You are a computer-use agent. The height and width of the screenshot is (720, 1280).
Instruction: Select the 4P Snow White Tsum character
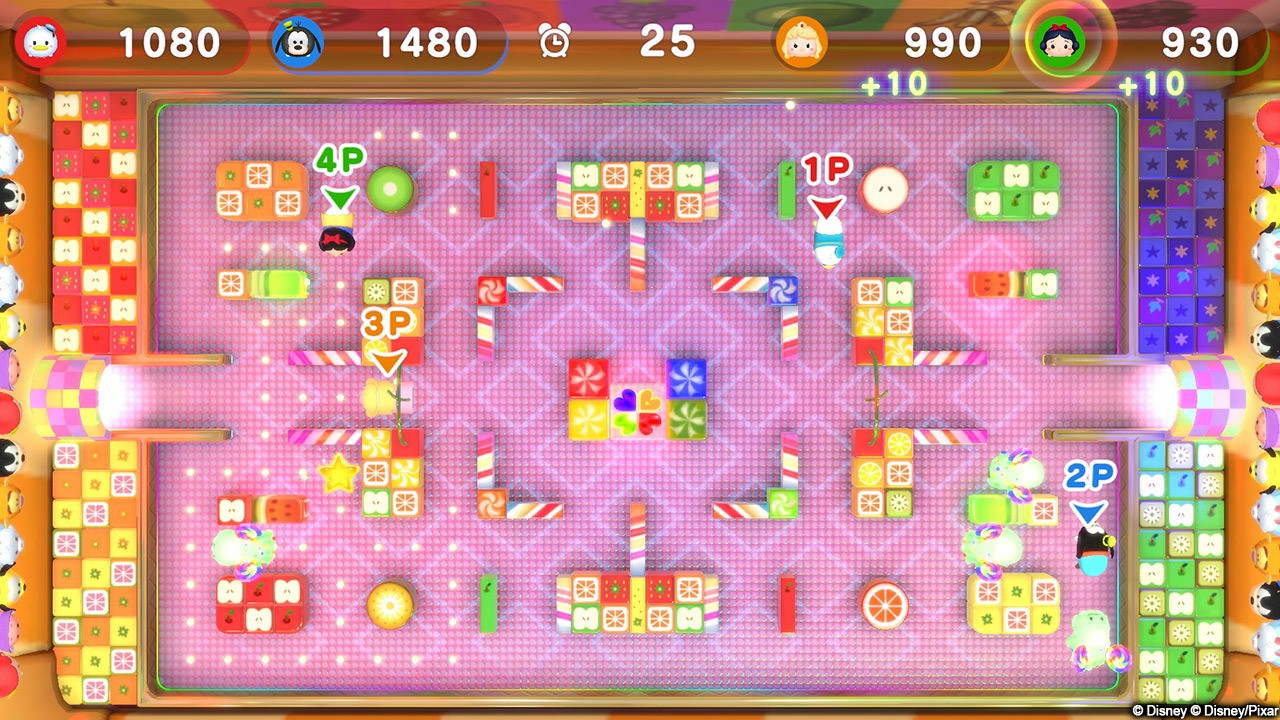click(x=338, y=237)
